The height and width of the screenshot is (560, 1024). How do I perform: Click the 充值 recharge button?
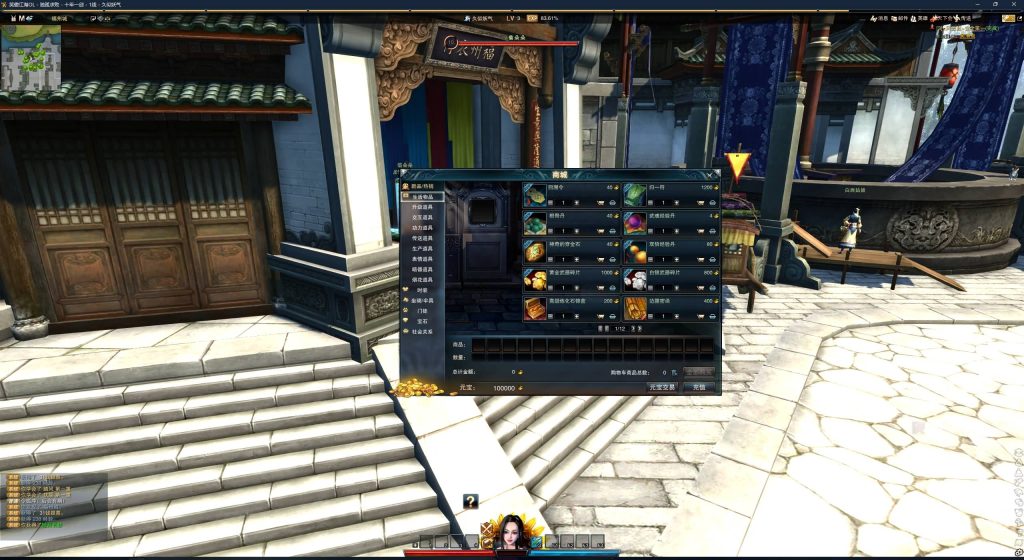[x=700, y=386]
